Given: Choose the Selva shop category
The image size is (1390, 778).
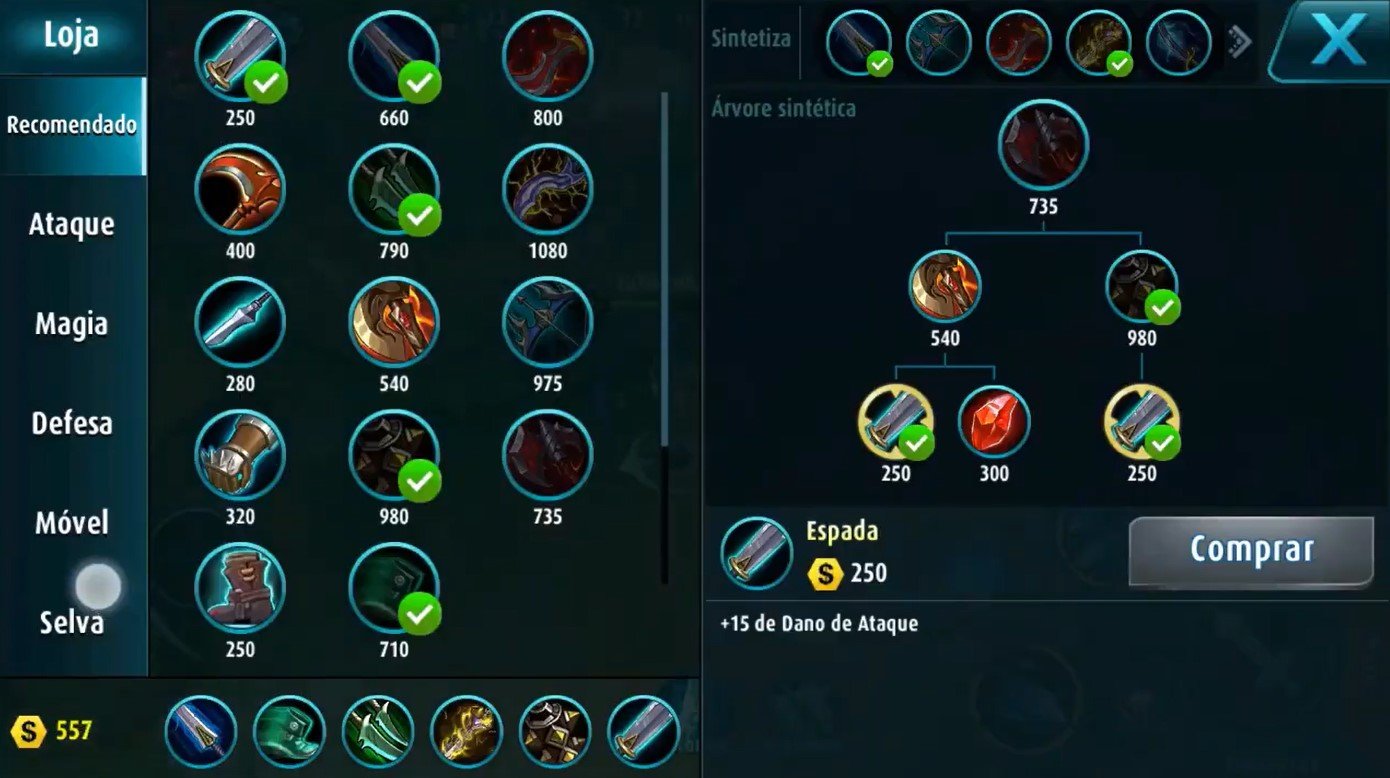Looking at the screenshot, I should pos(72,622).
